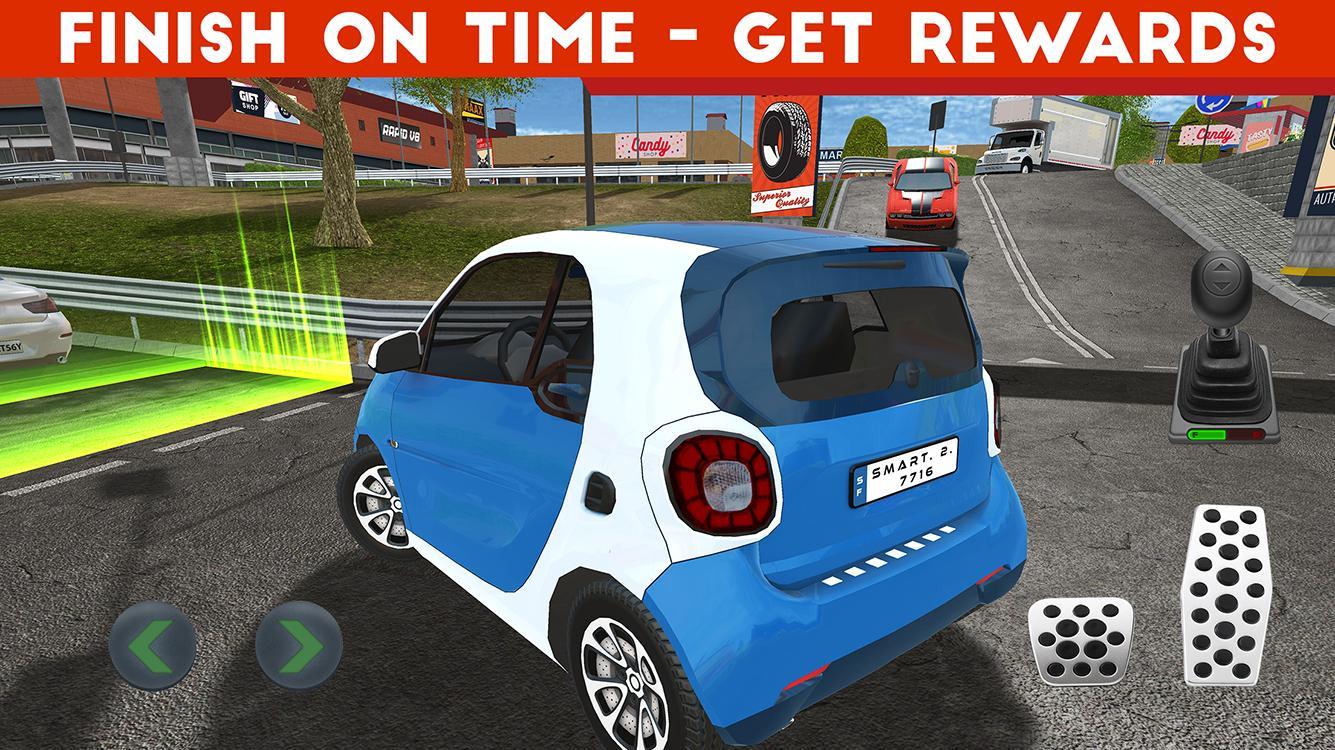1335x750 pixels.
Task: Select the blue Smart car
Action: point(690,450)
